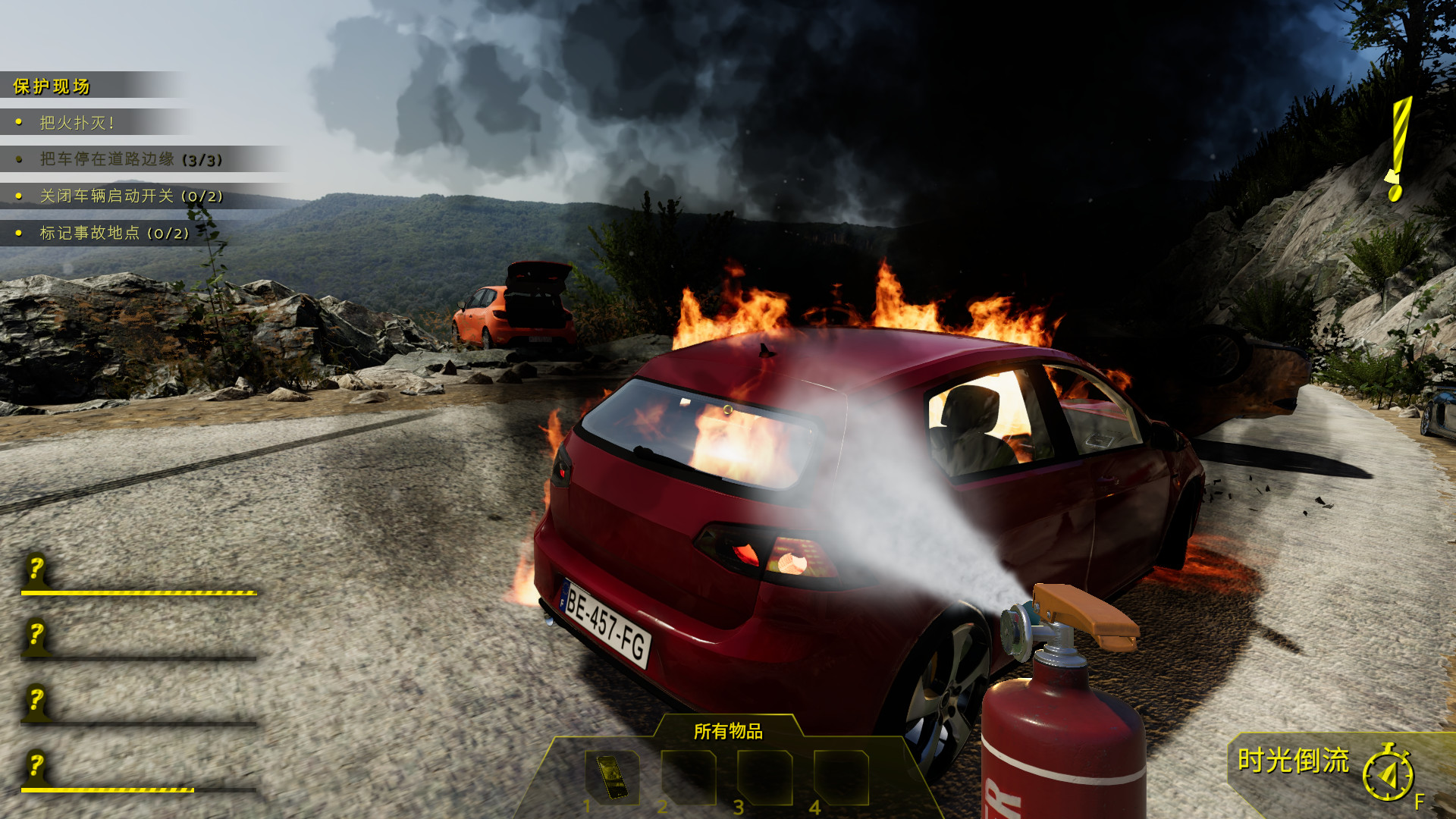This screenshot has height=819, width=1456.
Task: Click the bullet icon beside 把火扑灭 objective
Action: coord(18,121)
